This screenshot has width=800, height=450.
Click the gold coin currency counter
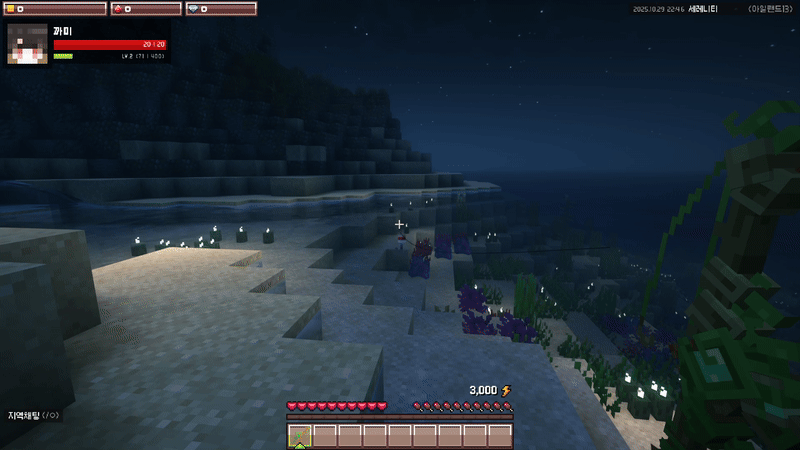click(x=55, y=9)
